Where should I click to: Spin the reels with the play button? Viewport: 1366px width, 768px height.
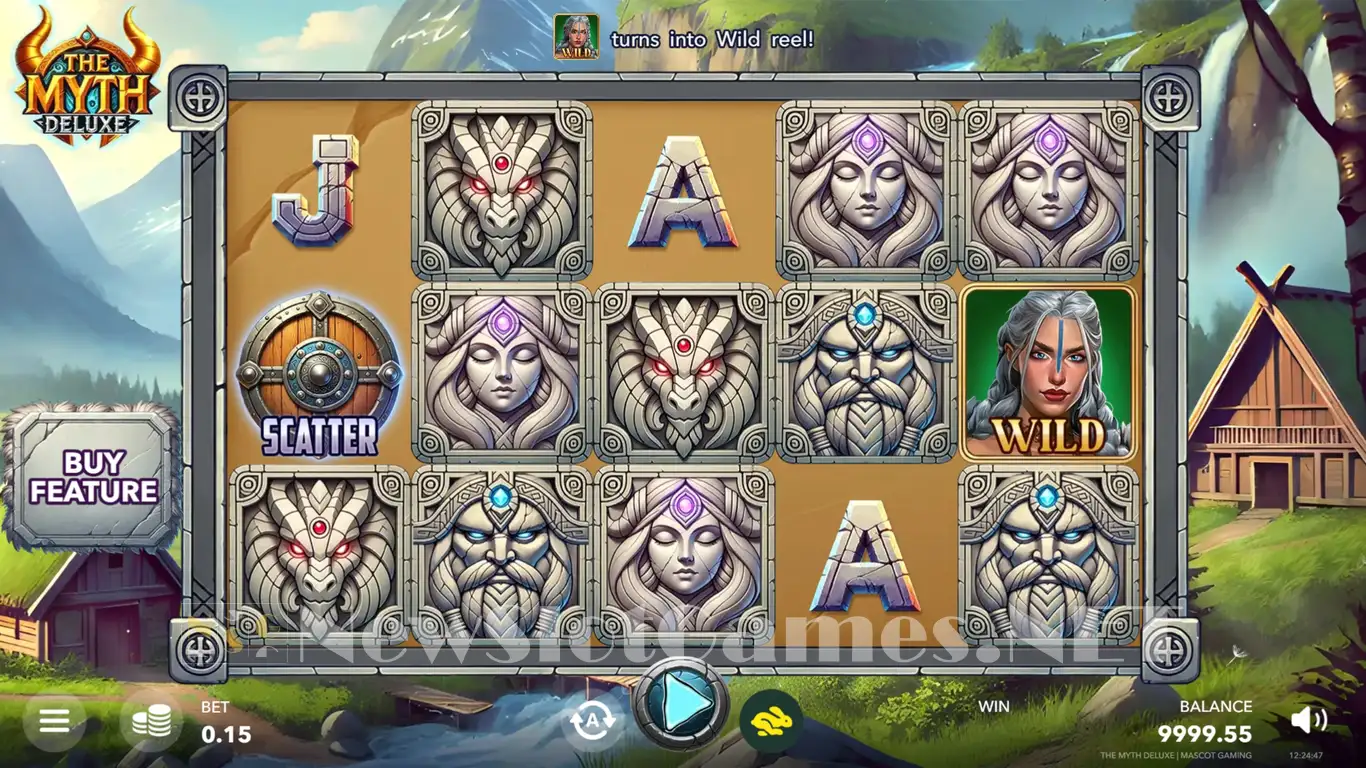(682, 705)
